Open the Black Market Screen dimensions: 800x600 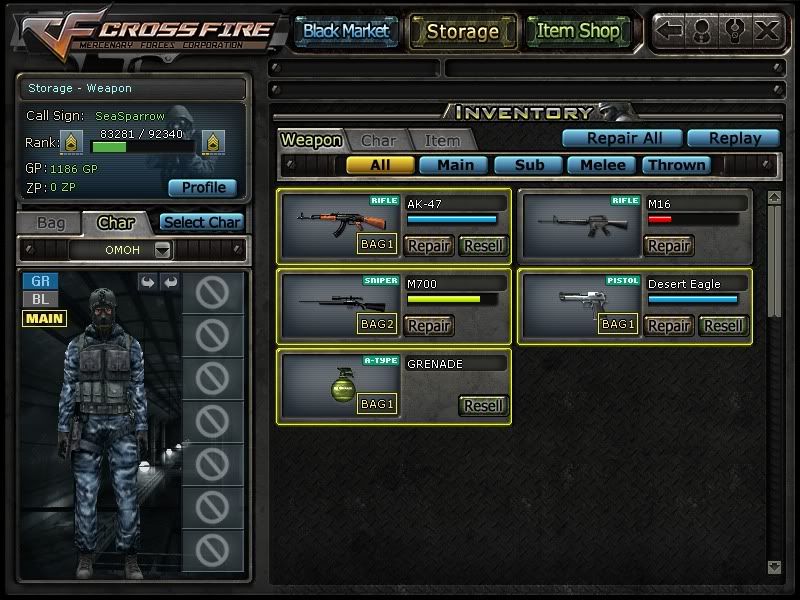coord(346,31)
